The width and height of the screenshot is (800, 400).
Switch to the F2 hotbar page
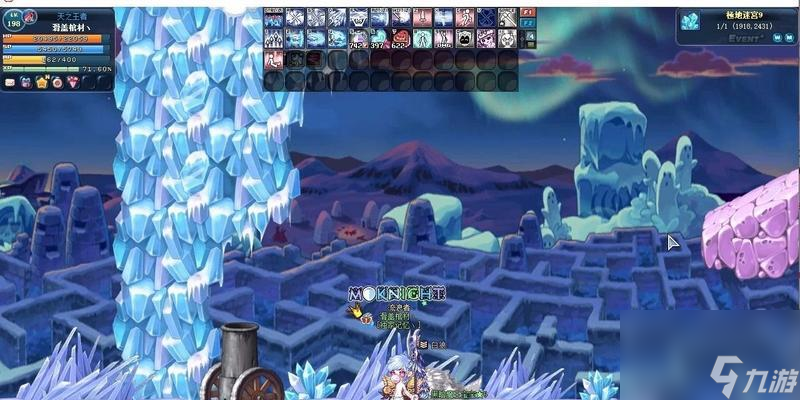(x=529, y=23)
